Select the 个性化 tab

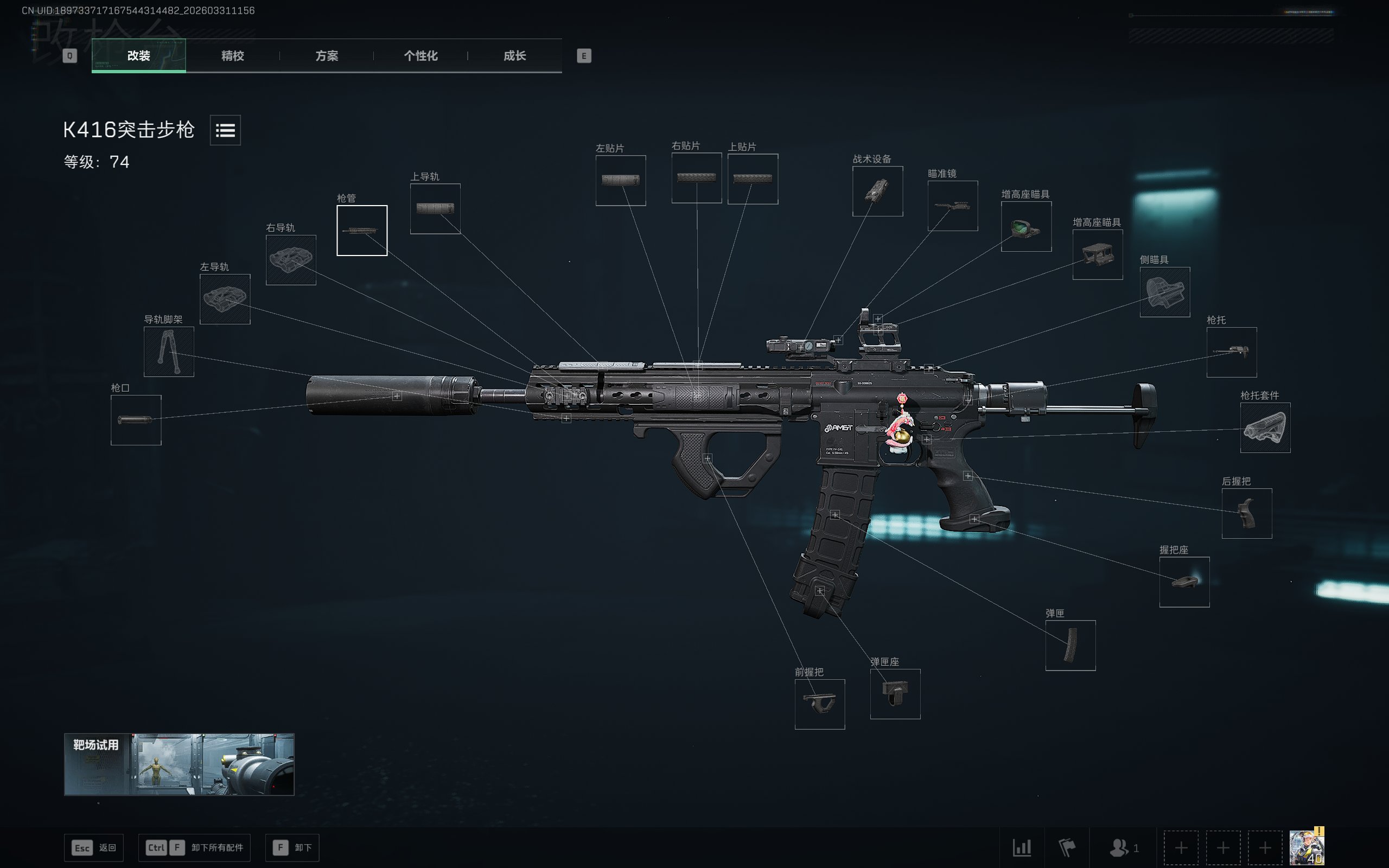click(x=420, y=56)
